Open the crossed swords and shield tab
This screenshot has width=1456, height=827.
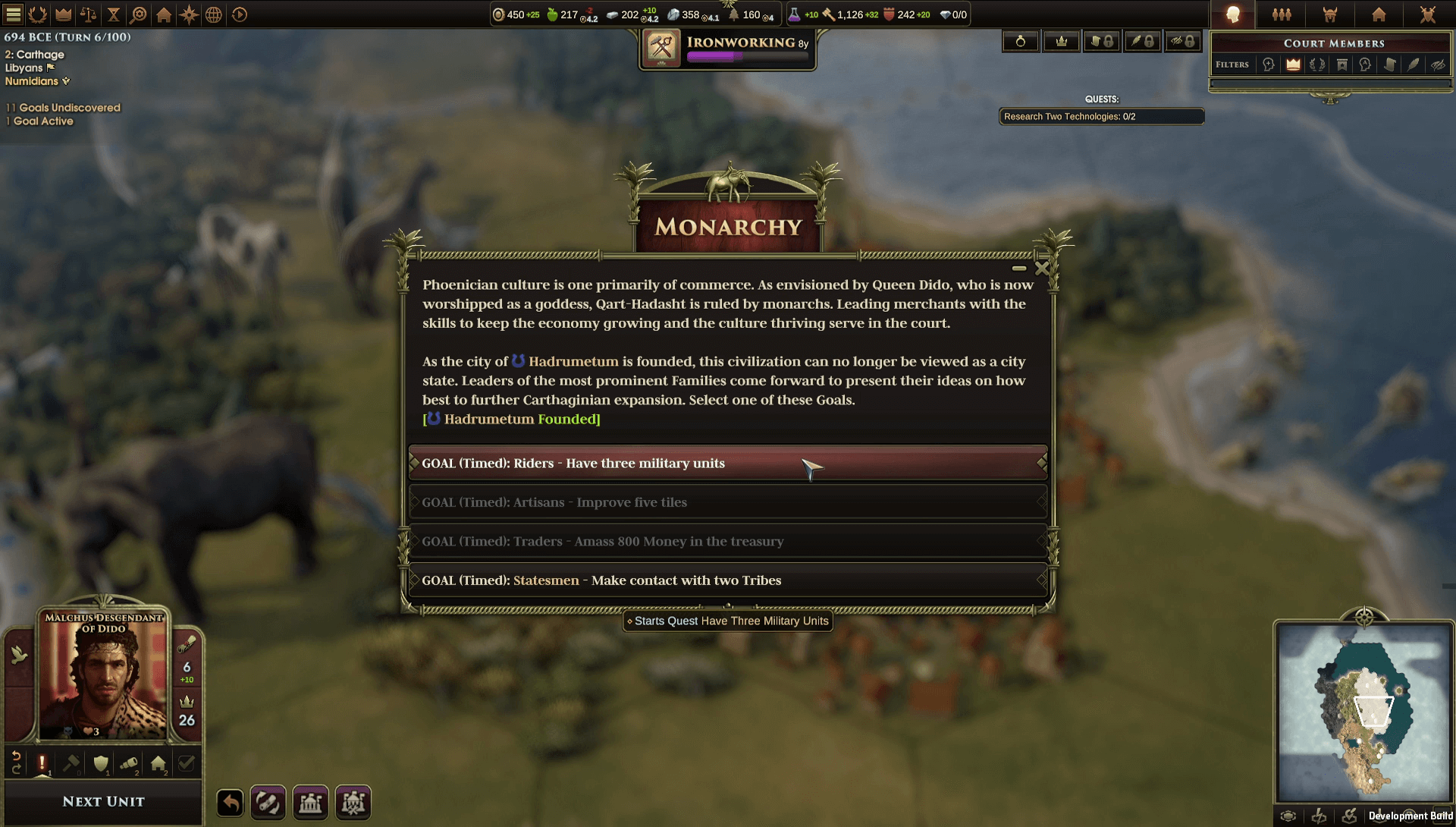tap(1427, 14)
